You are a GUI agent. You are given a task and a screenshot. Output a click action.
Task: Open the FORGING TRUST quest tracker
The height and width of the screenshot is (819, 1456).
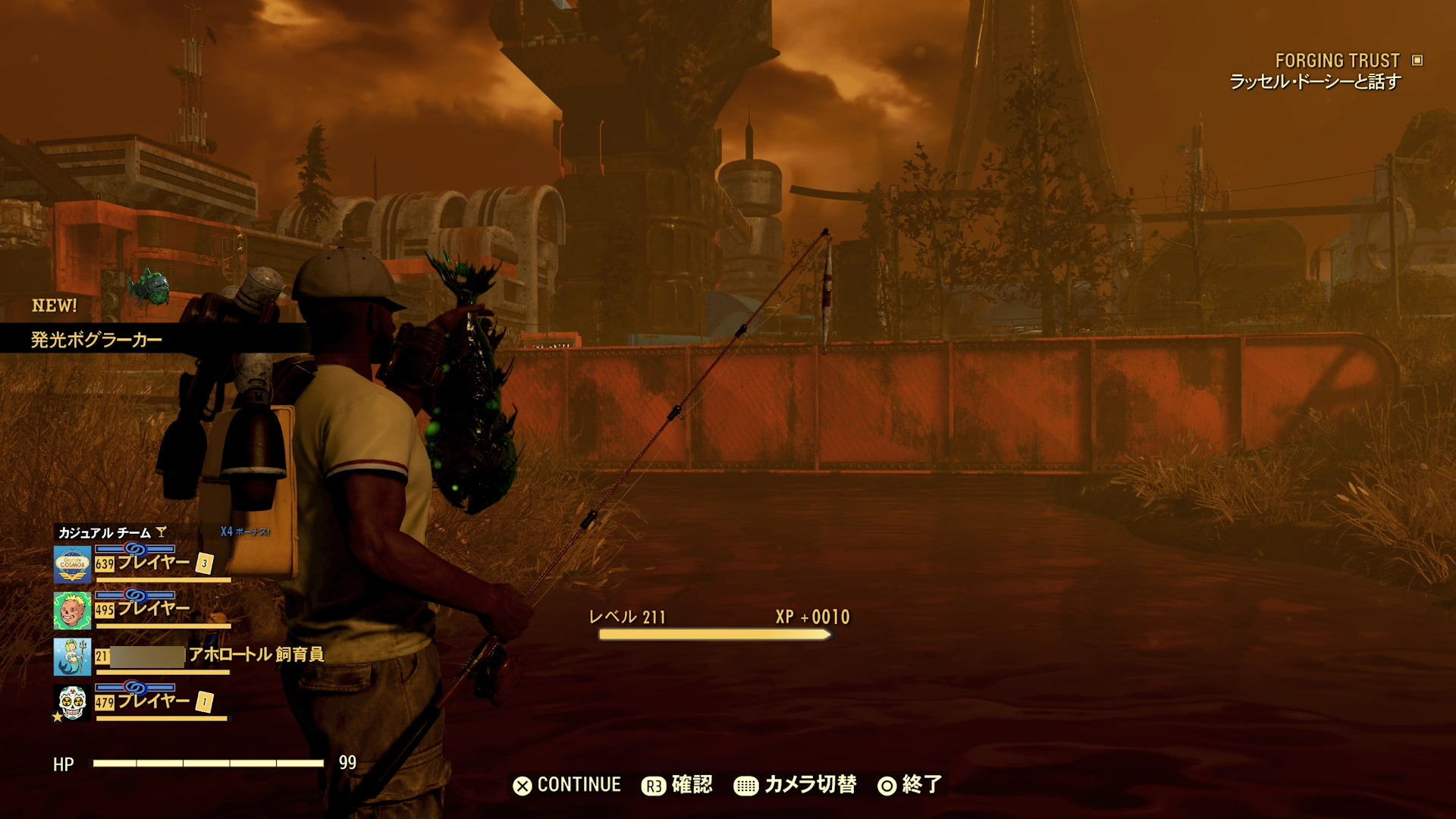point(1337,61)
